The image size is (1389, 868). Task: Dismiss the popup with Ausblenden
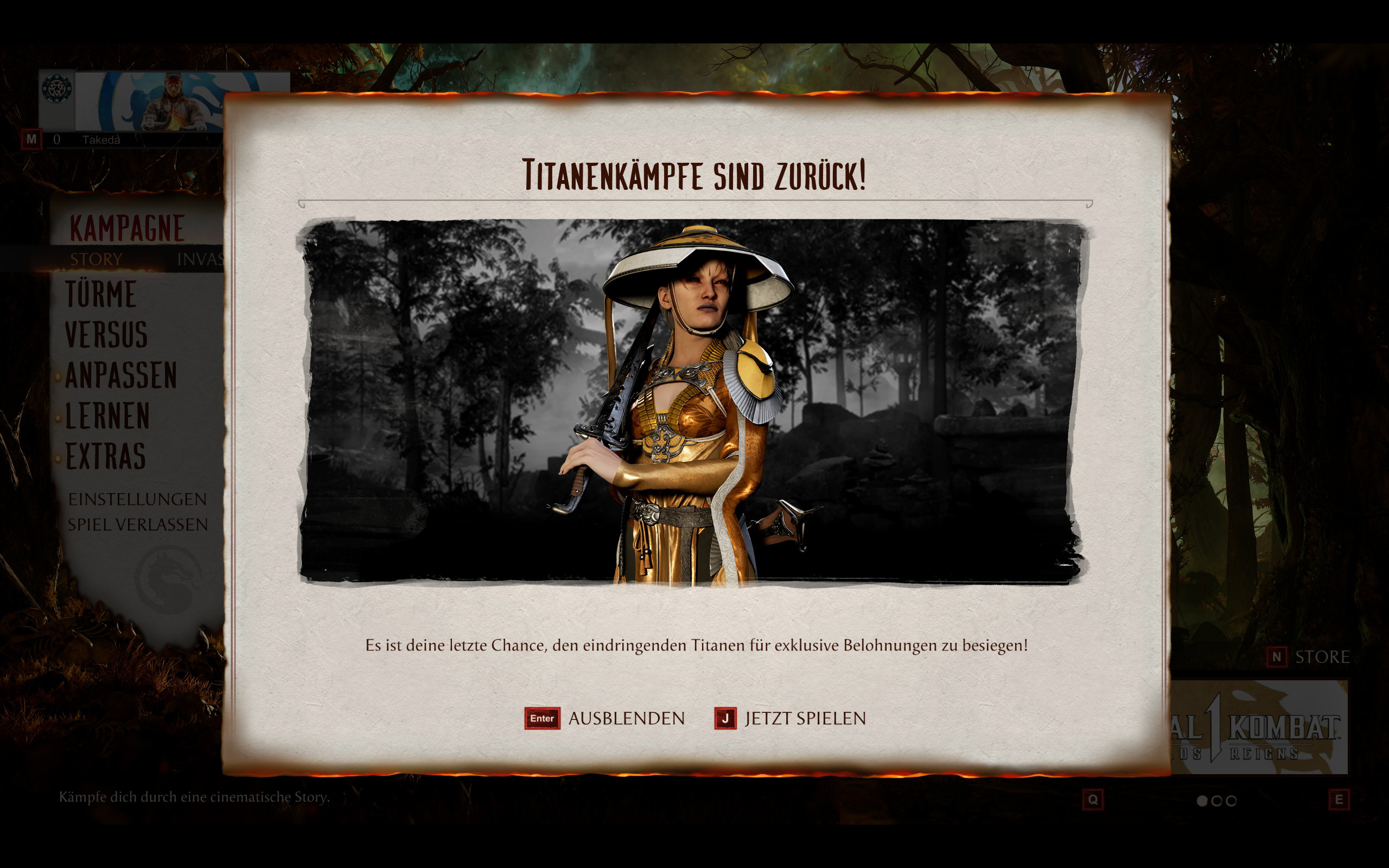click(x=604, y=718)
